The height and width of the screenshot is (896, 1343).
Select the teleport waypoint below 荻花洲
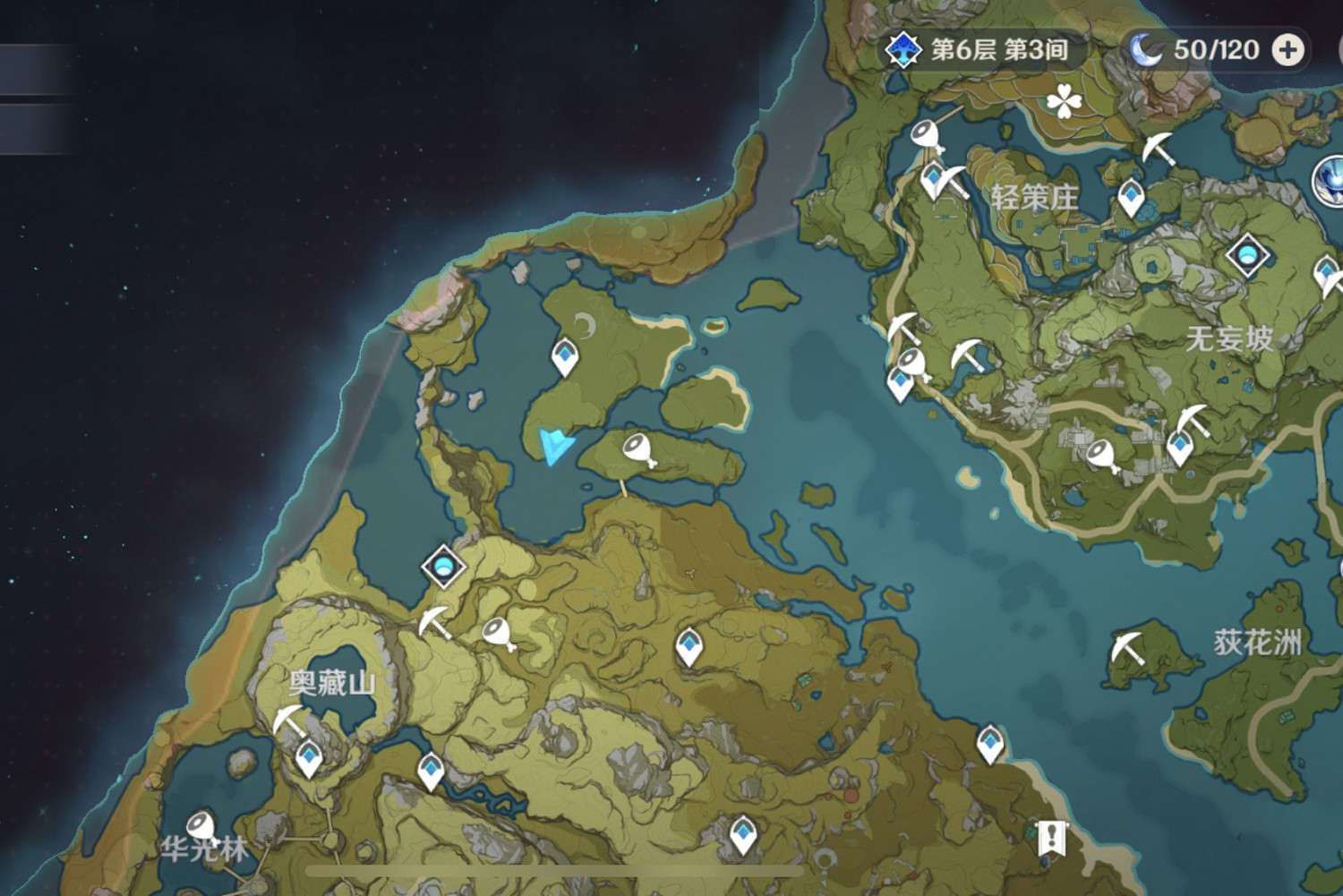(x=988, y=740)
